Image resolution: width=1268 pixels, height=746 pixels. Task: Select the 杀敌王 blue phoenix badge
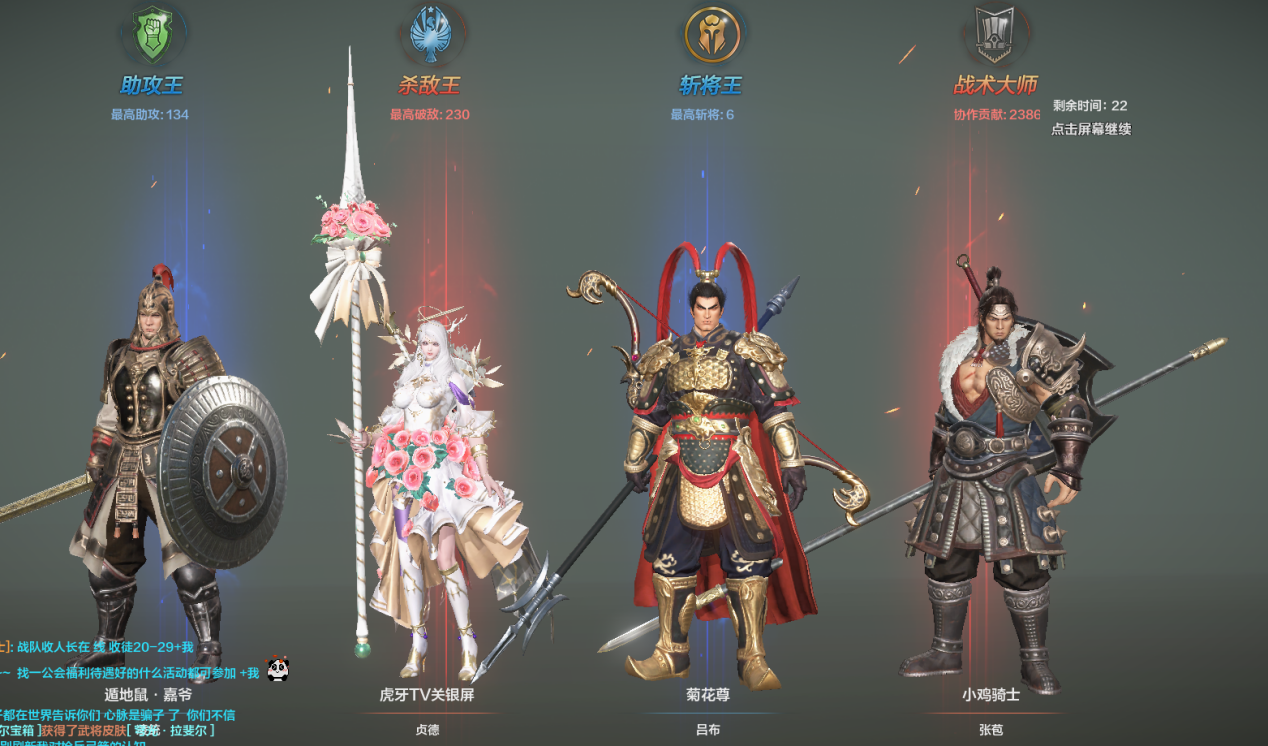coord(430,35)
